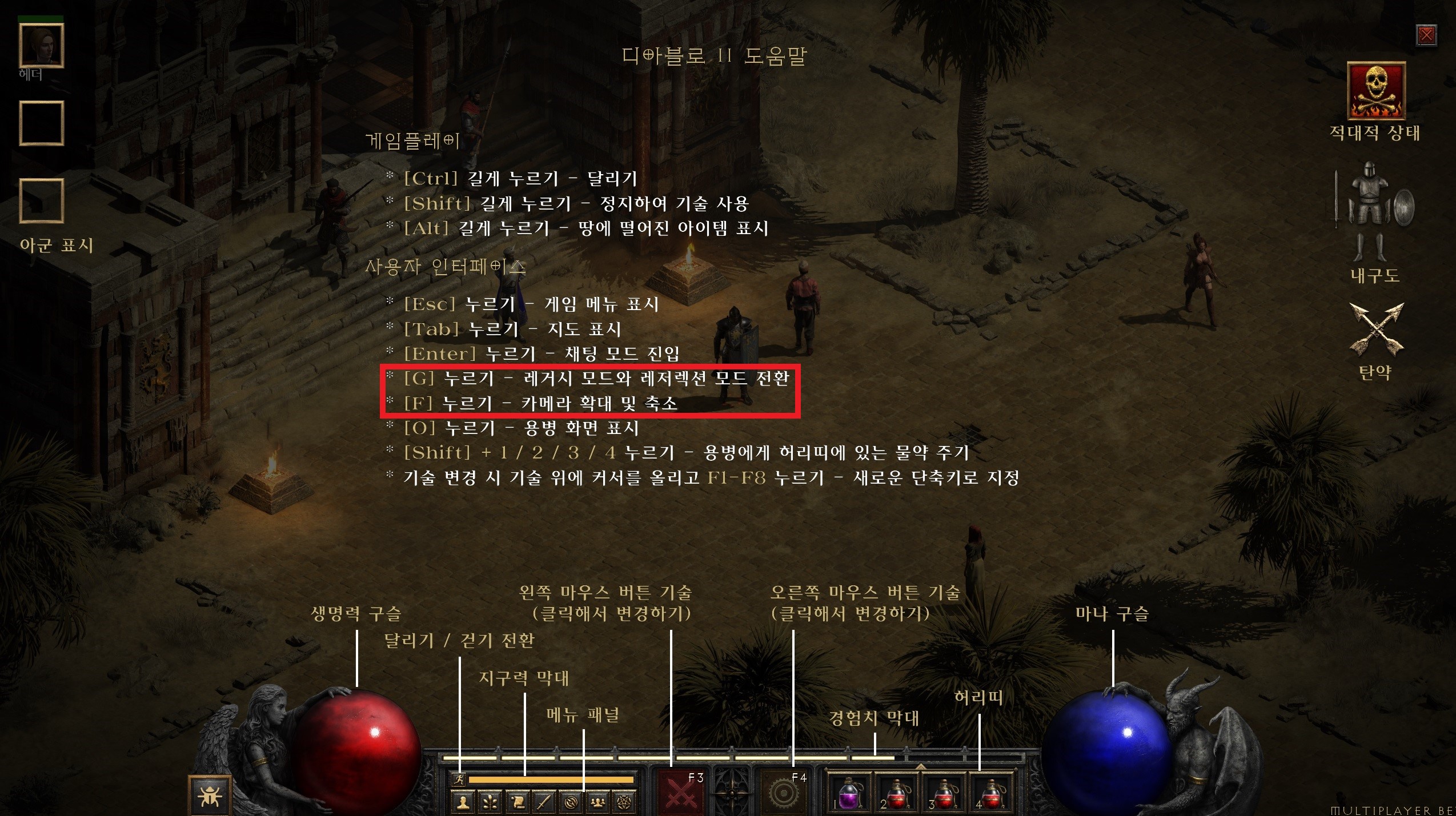Drink the purple potion in belt slot 1
Image resolution: width=1456 pixels, height=816 pixels.
[x=851, y=795]
